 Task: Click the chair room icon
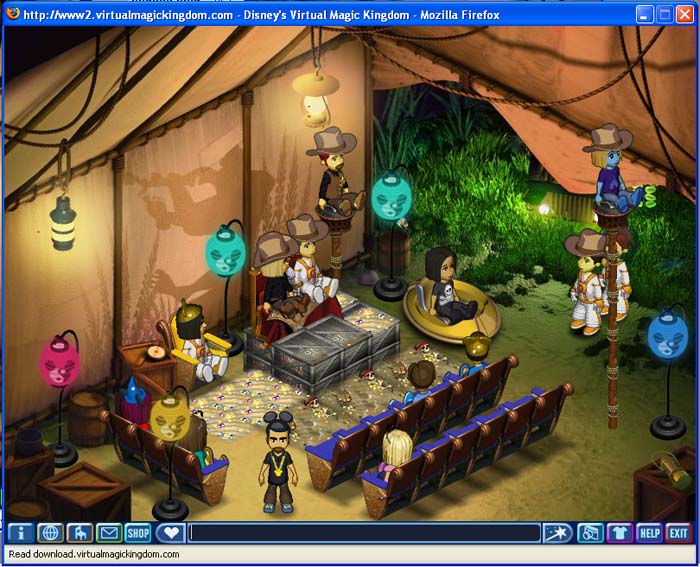[x=79, y=533]
